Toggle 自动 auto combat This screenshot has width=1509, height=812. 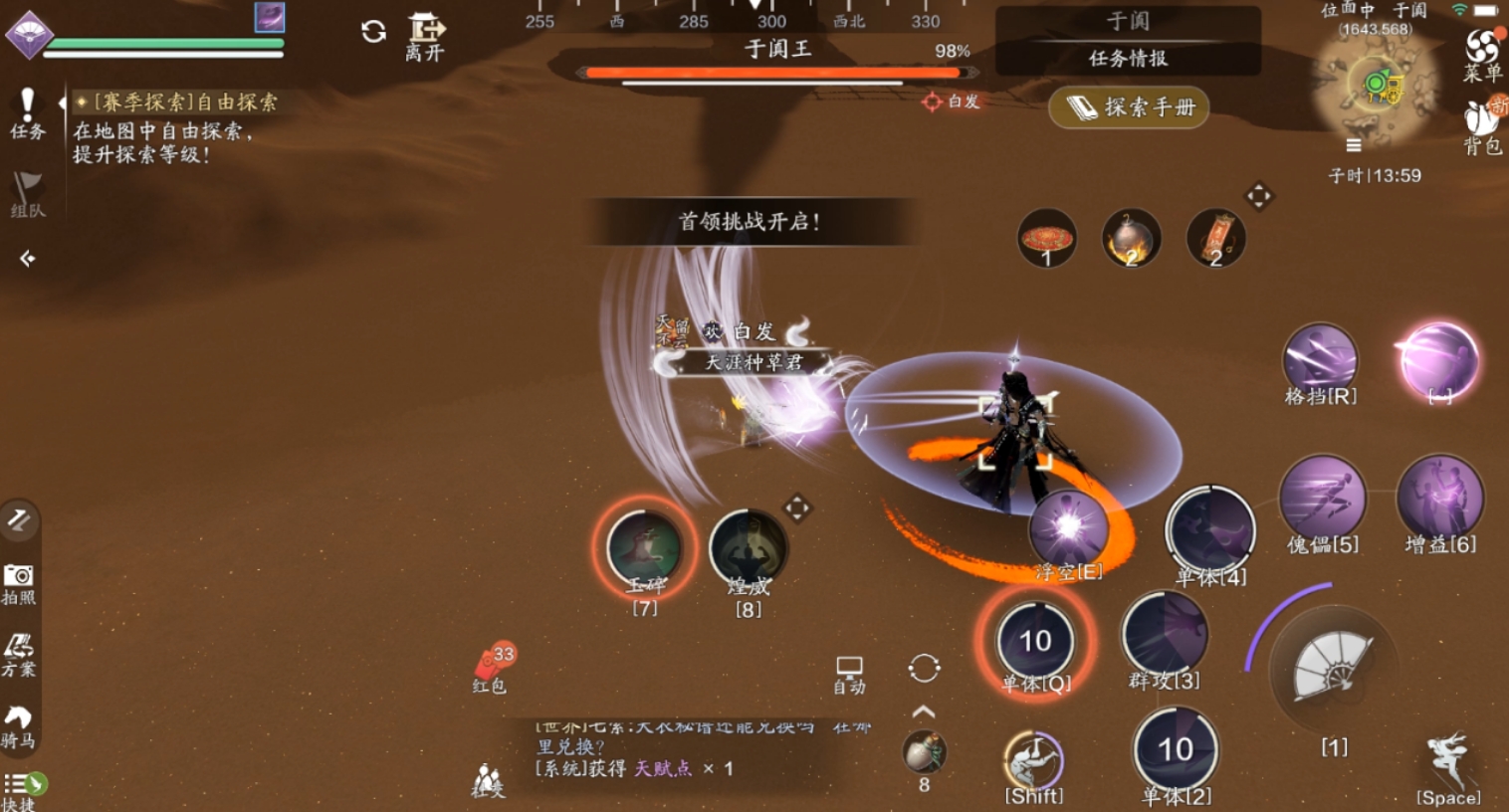coord(849,674)
